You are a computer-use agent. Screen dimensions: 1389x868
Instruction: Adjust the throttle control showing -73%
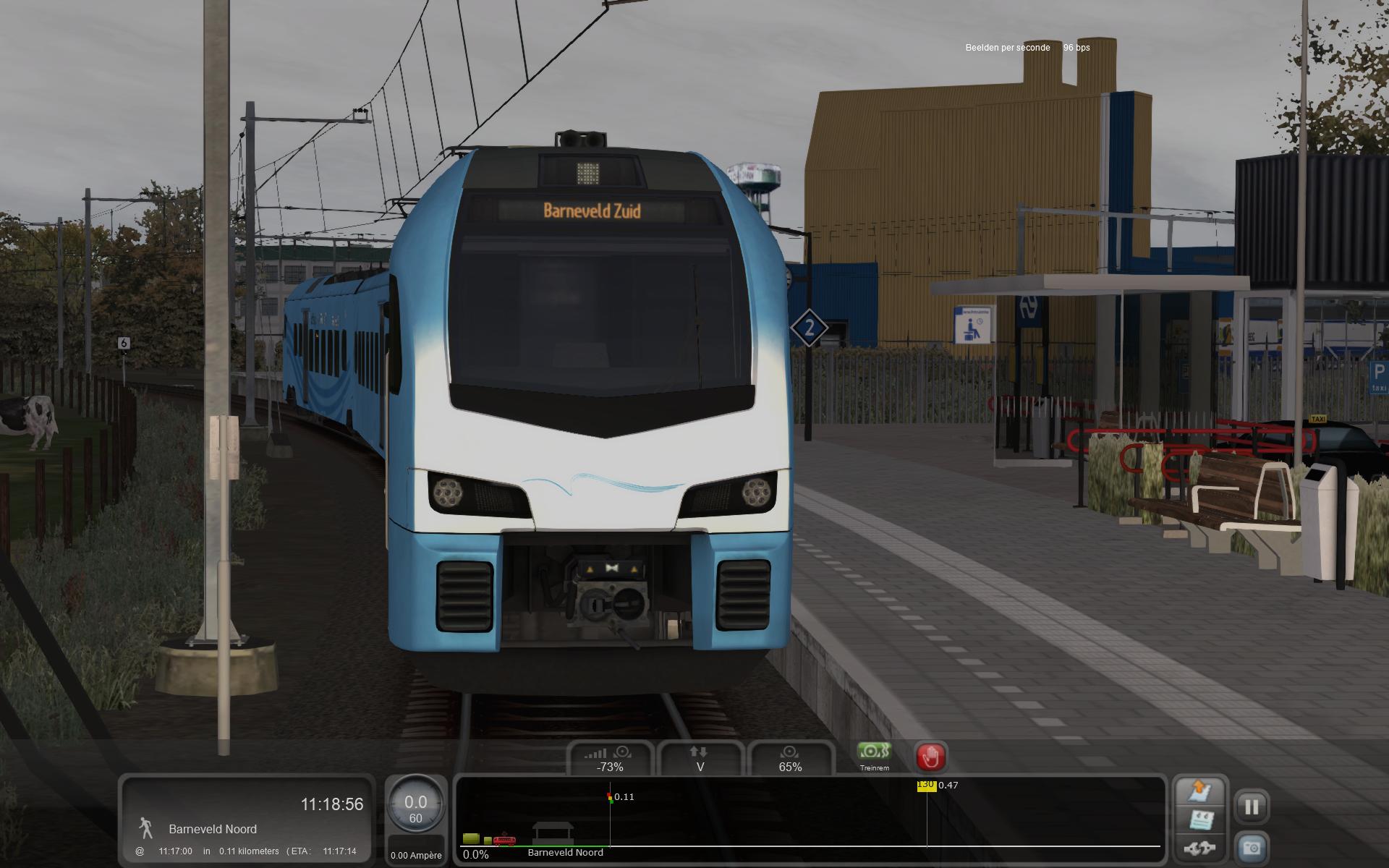(610, 759)
